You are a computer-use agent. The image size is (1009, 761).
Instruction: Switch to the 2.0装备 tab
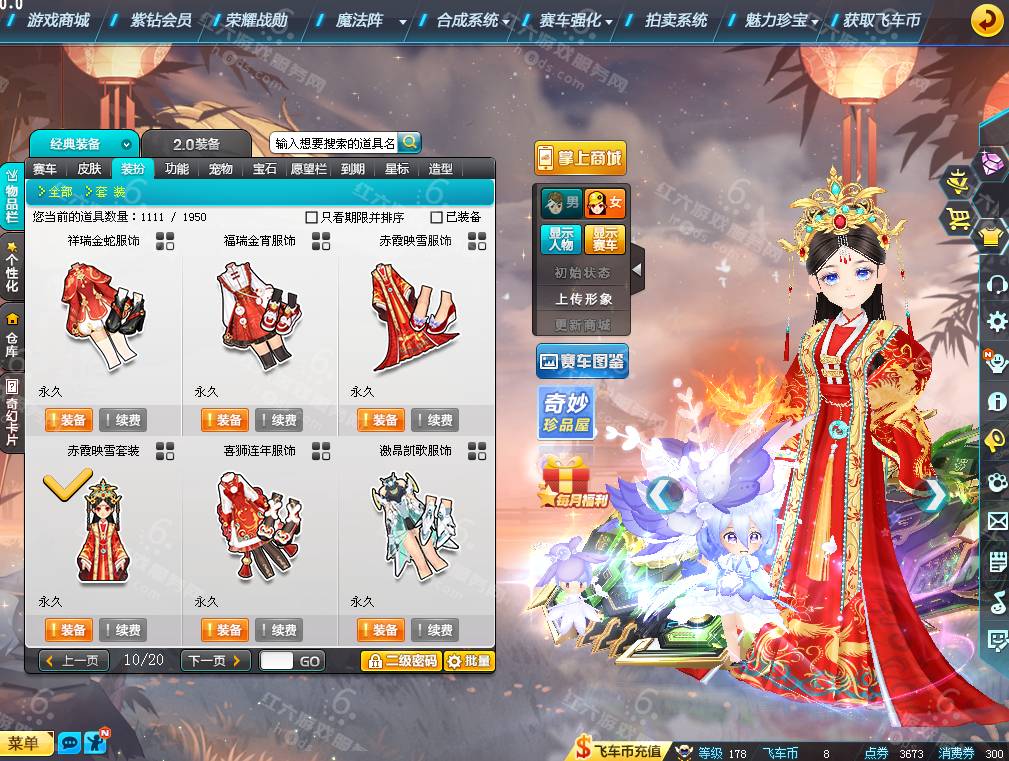[195, 144]
